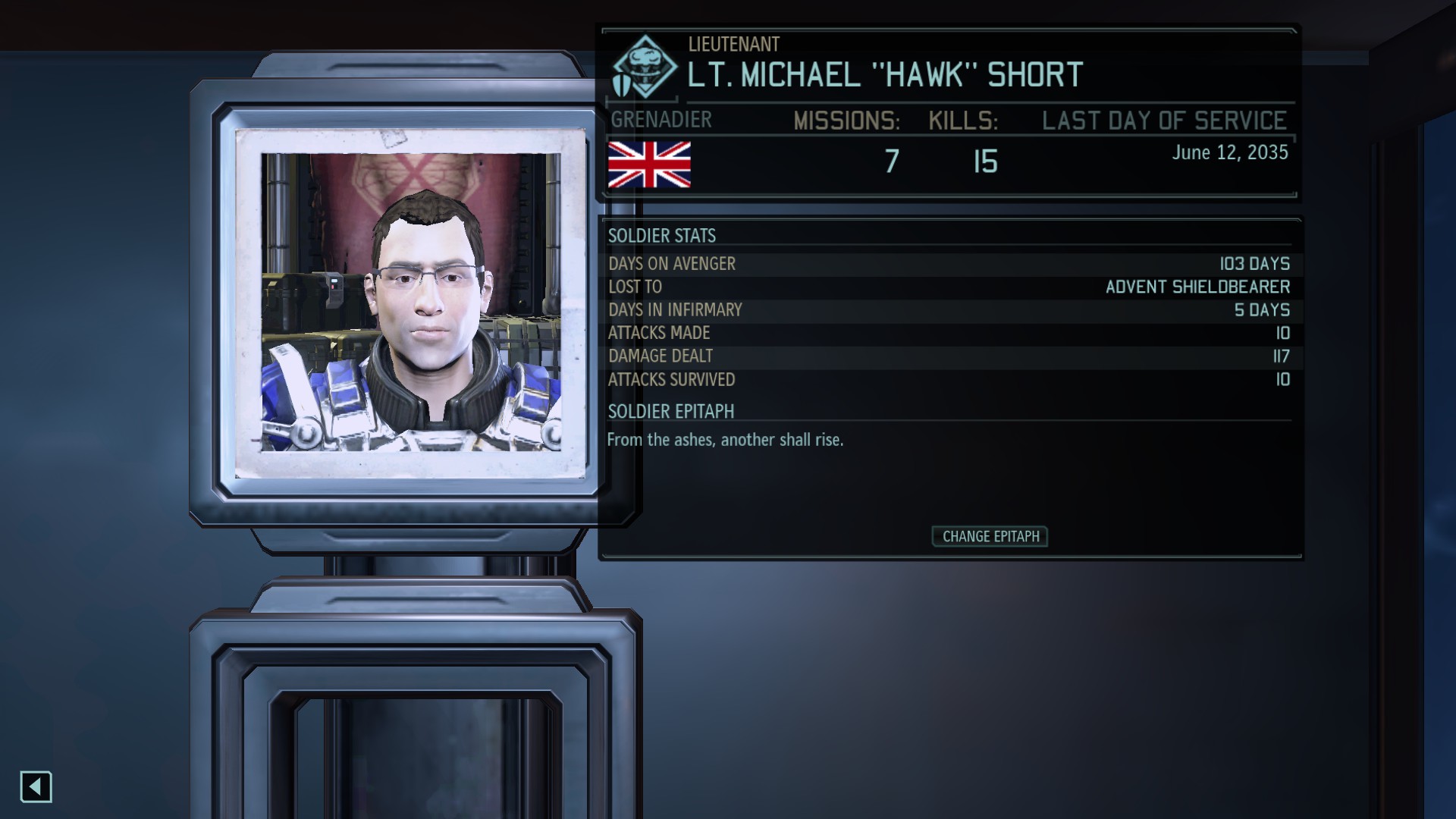Select the DAMAGE DEALT value of 117
1456x819 pixels.
pos(1279,356)
